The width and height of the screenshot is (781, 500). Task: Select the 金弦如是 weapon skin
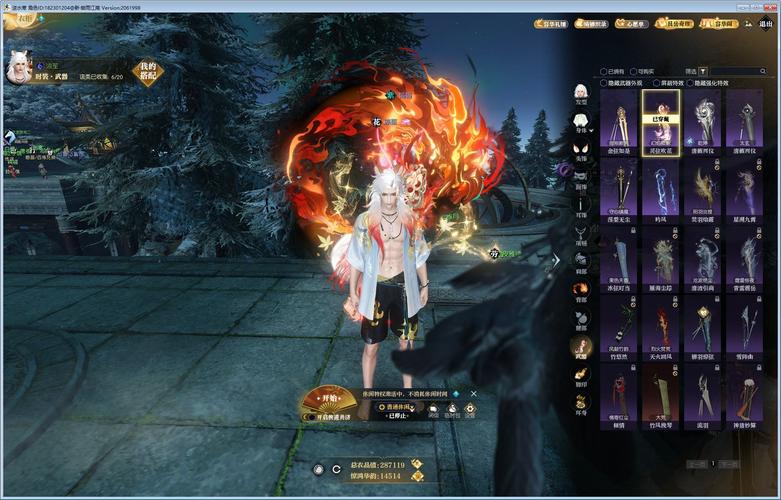tap(621, 122)
